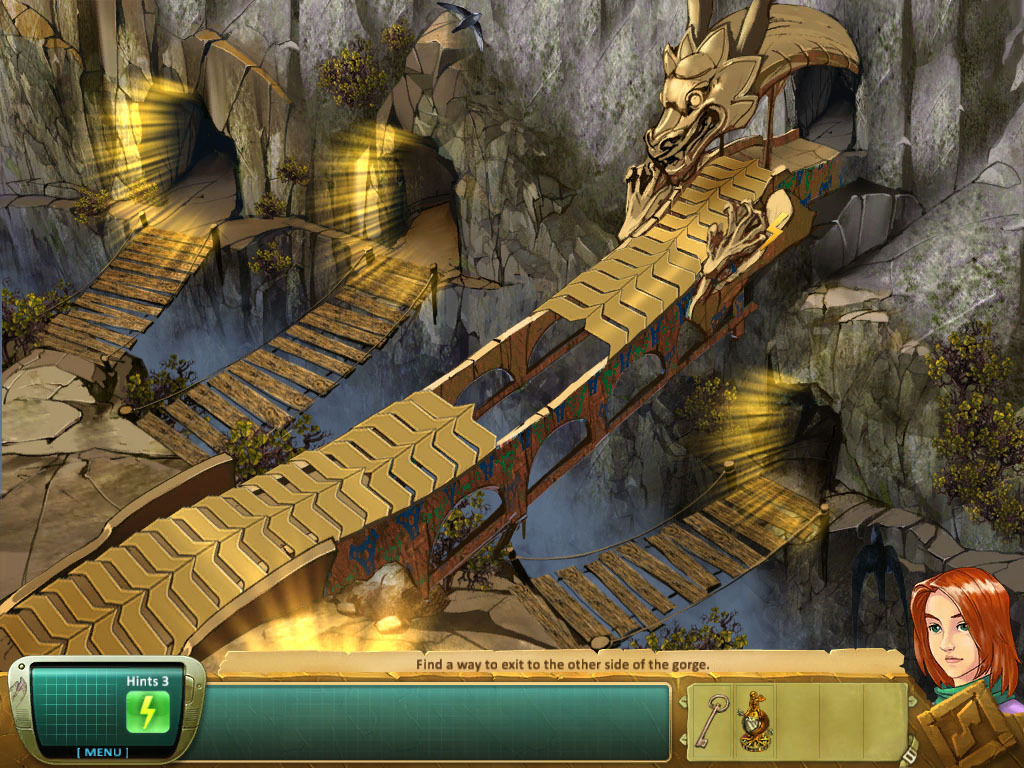Click the red-haired girl character portrait
The image size is (1024, 768).
958,628
